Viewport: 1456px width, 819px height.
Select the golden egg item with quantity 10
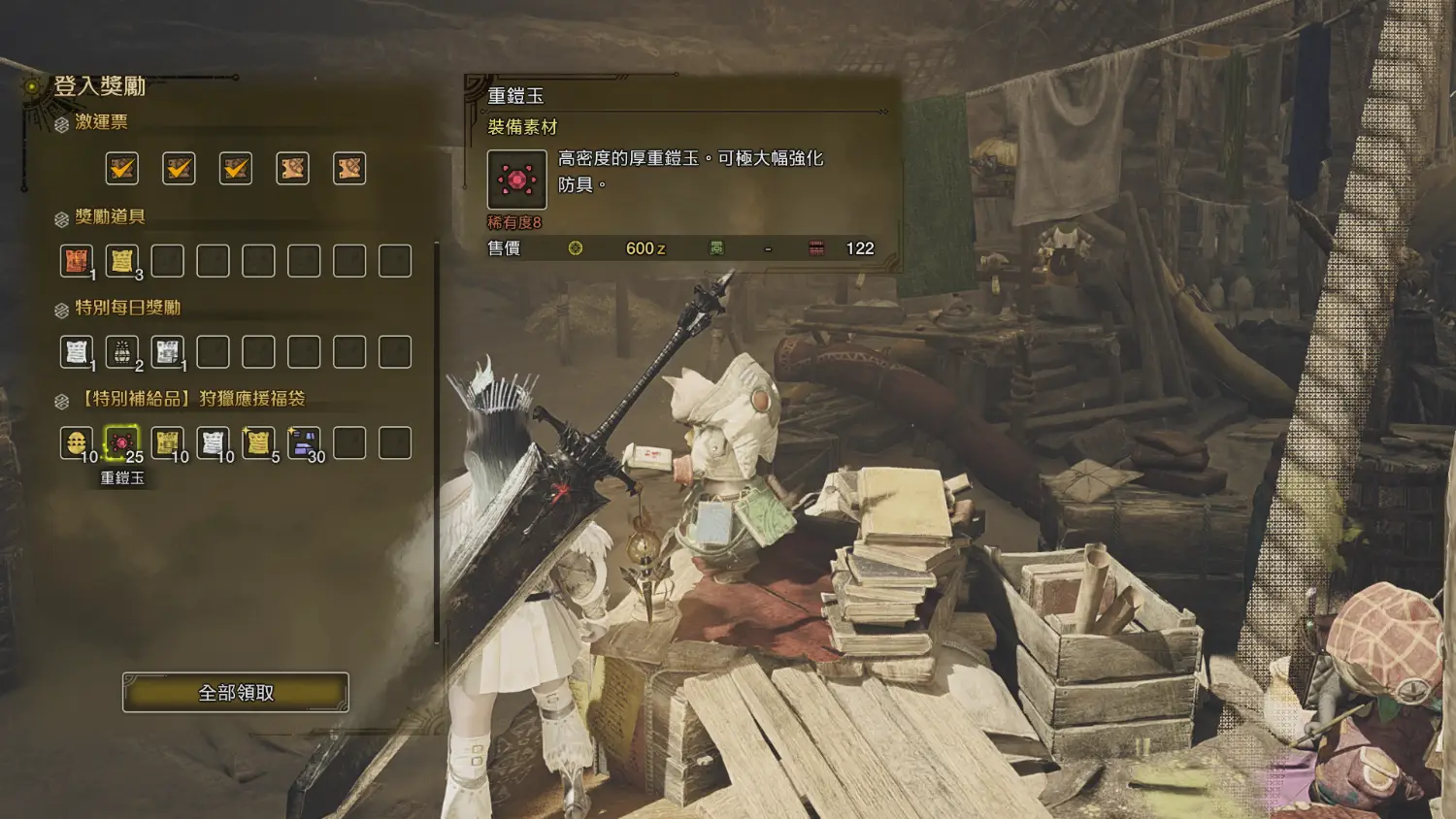[77, 442]
